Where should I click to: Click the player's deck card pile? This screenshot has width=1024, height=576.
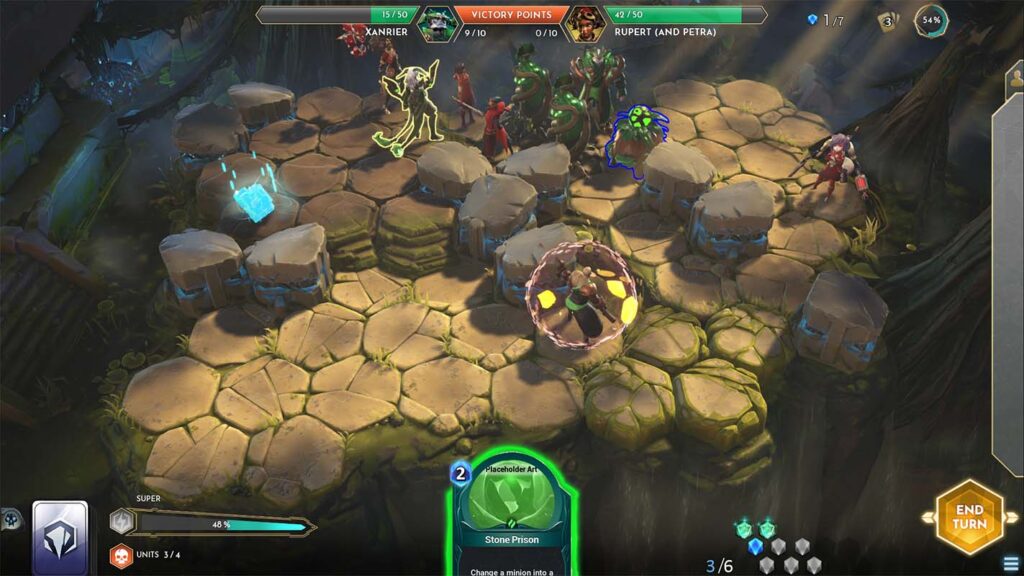click(60, 536)
